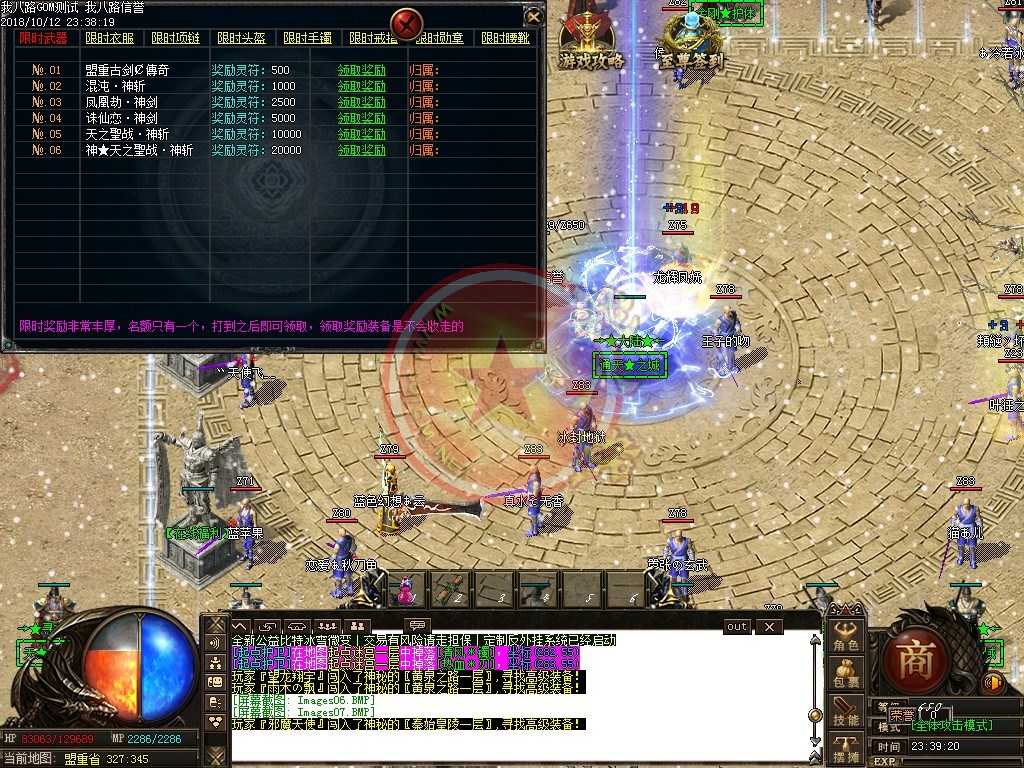The height and width of the screenshot is (768, 1024).
Task: Claim reward for №.06 神★天之聖战·神斩
Action: (x=361, y=150)
